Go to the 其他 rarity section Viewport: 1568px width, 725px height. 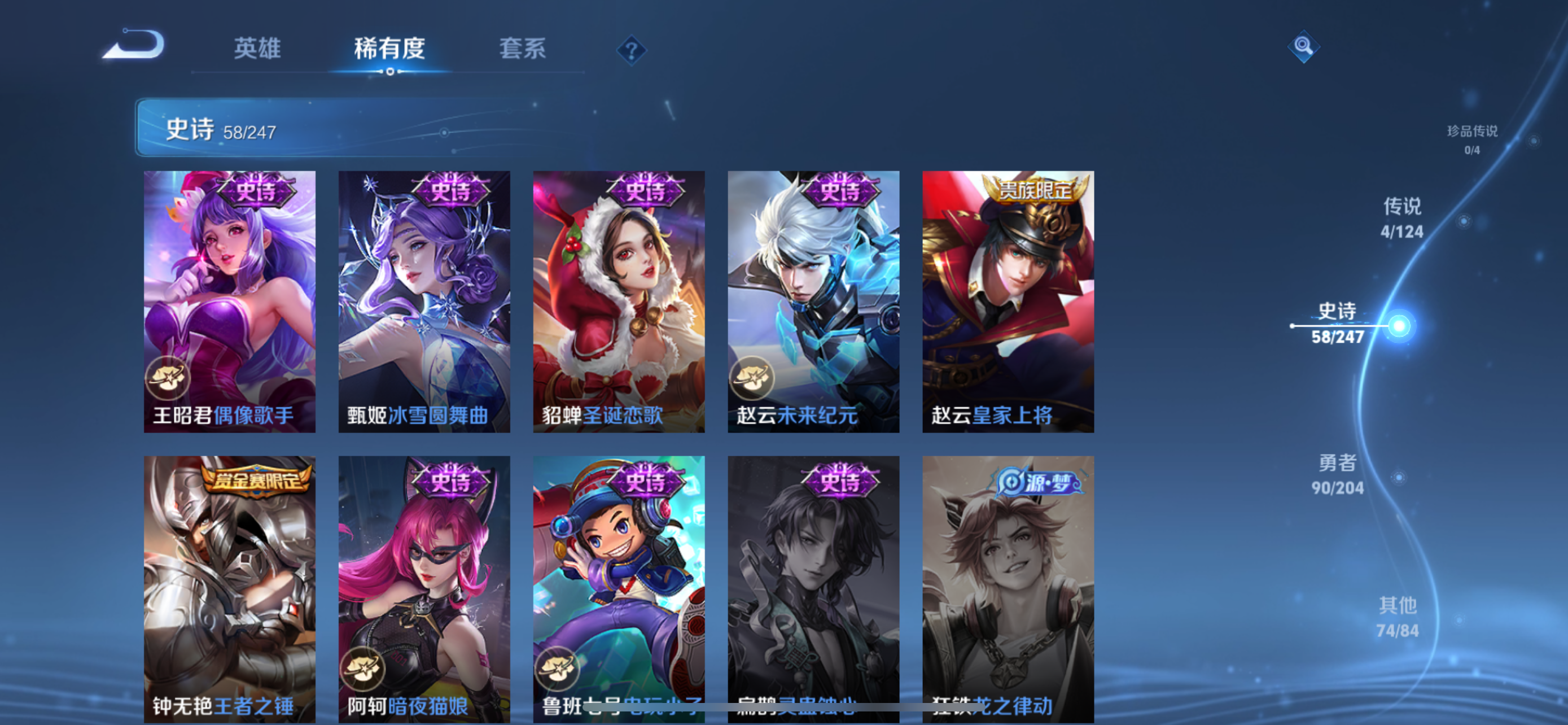point(1398,617)
